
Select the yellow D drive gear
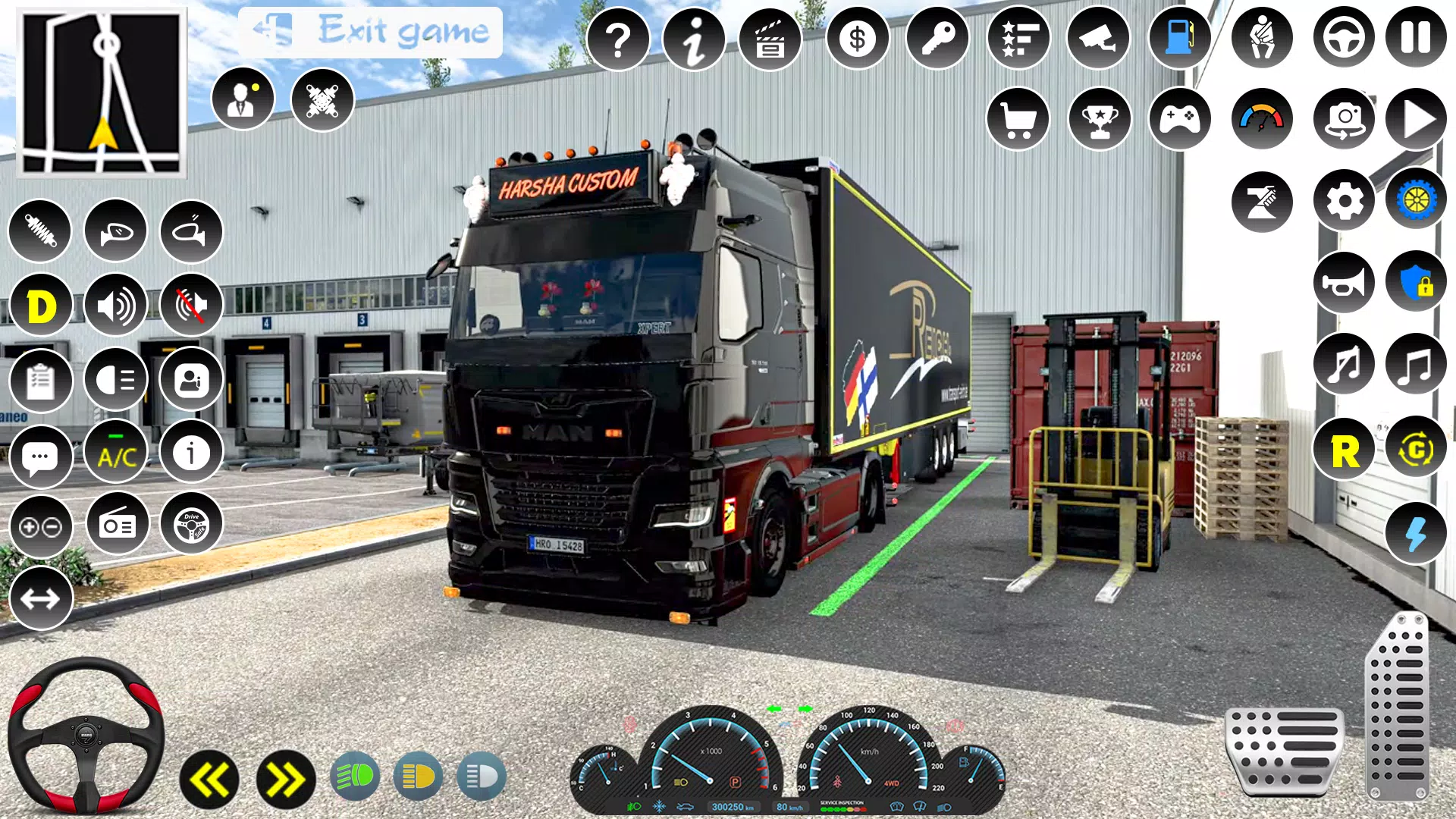[x=41, y=306]
